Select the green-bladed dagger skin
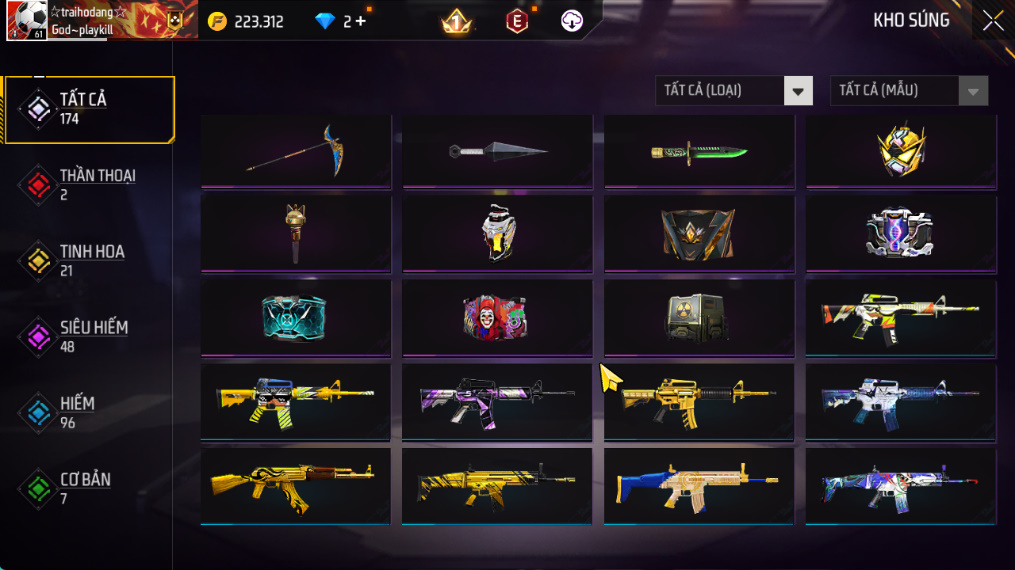The image size is (1015, 570). tap(699, 151)
